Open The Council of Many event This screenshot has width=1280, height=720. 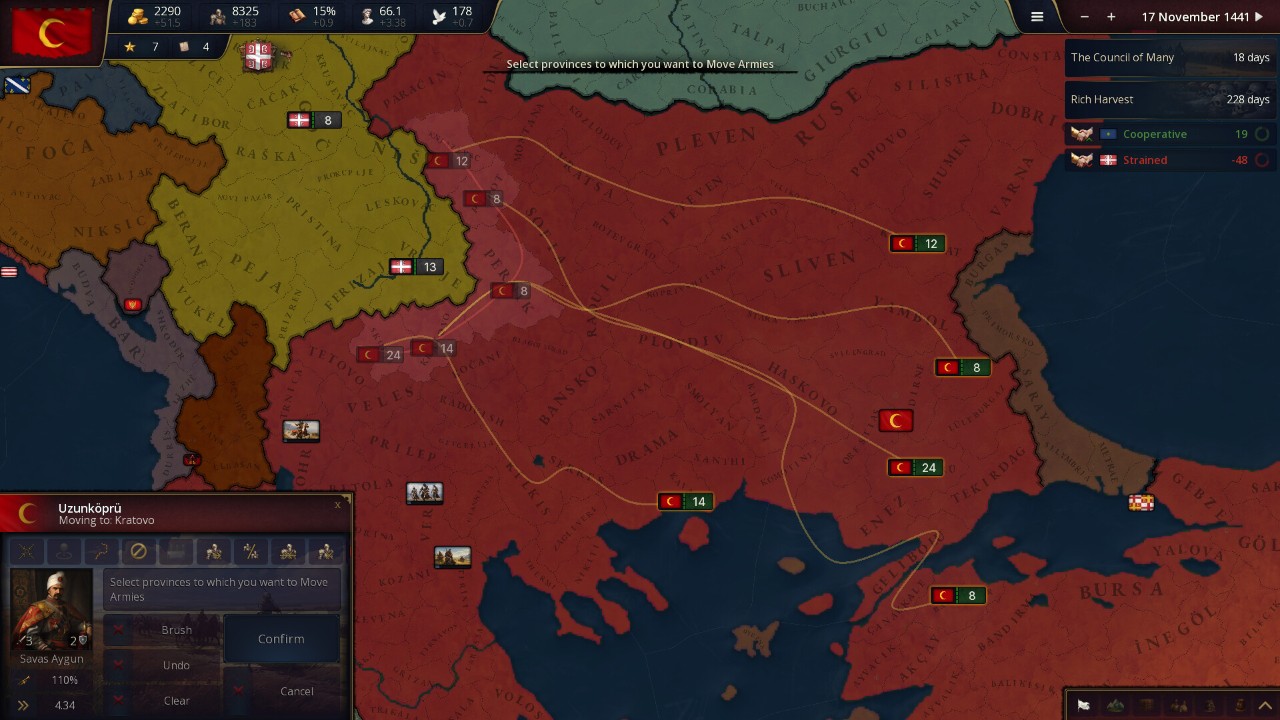coord(1169,58)
